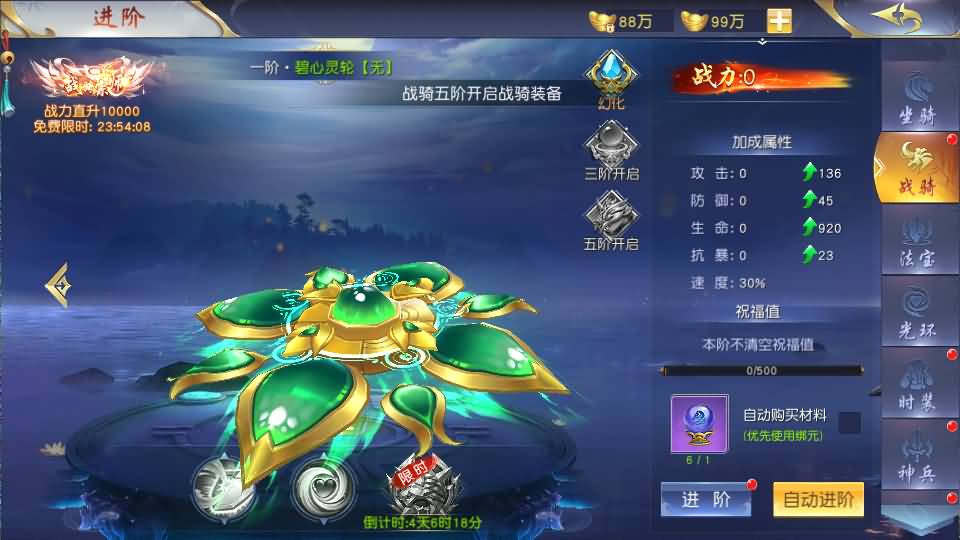The width and height of the screenshot is (960, 540).
Task: Go back with the golden return arrow
Action: (x=895, y=18)
